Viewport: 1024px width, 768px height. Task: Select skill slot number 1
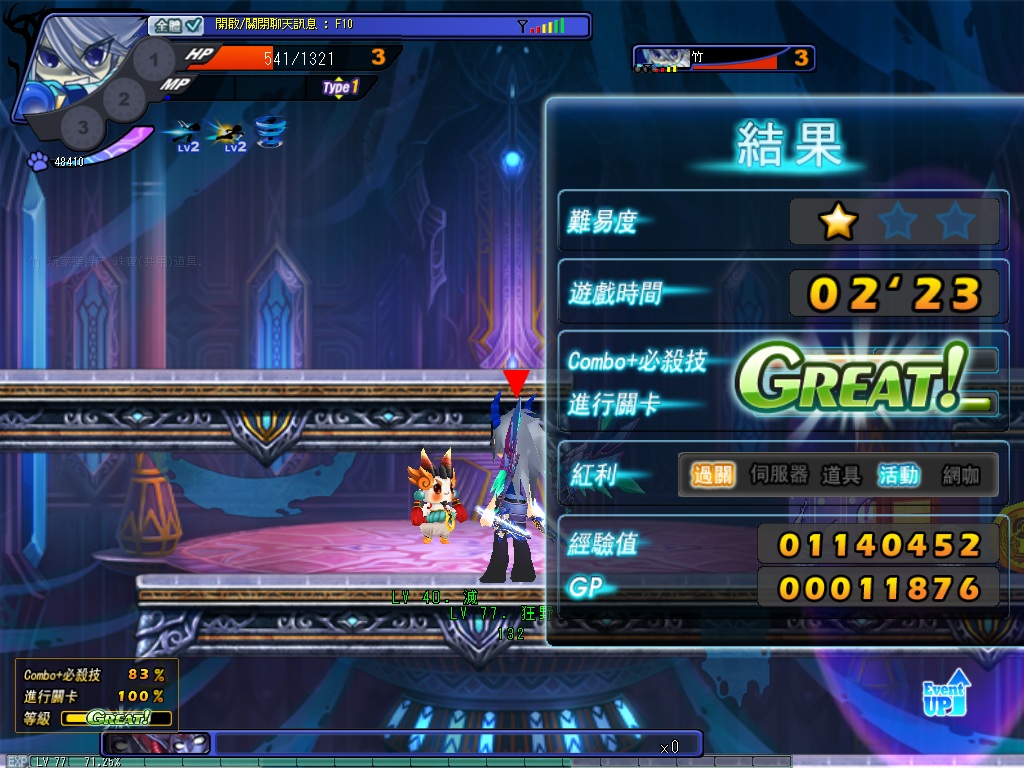[x=153, y=61]
